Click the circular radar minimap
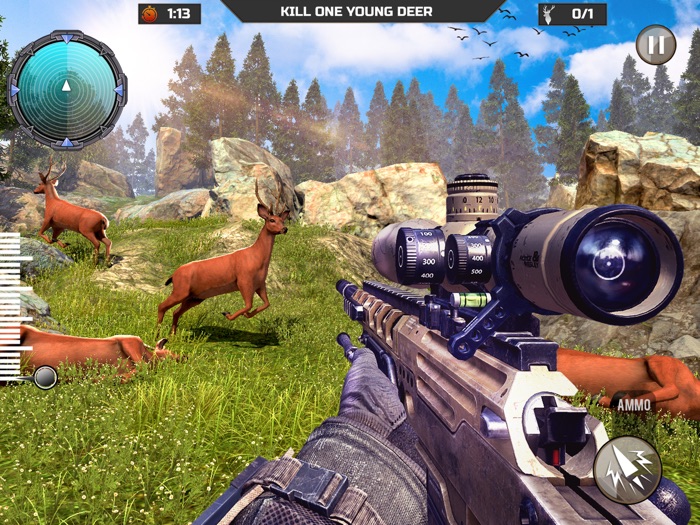The width and height of the screenshot is (700, 525). click(x=67, y=89)
